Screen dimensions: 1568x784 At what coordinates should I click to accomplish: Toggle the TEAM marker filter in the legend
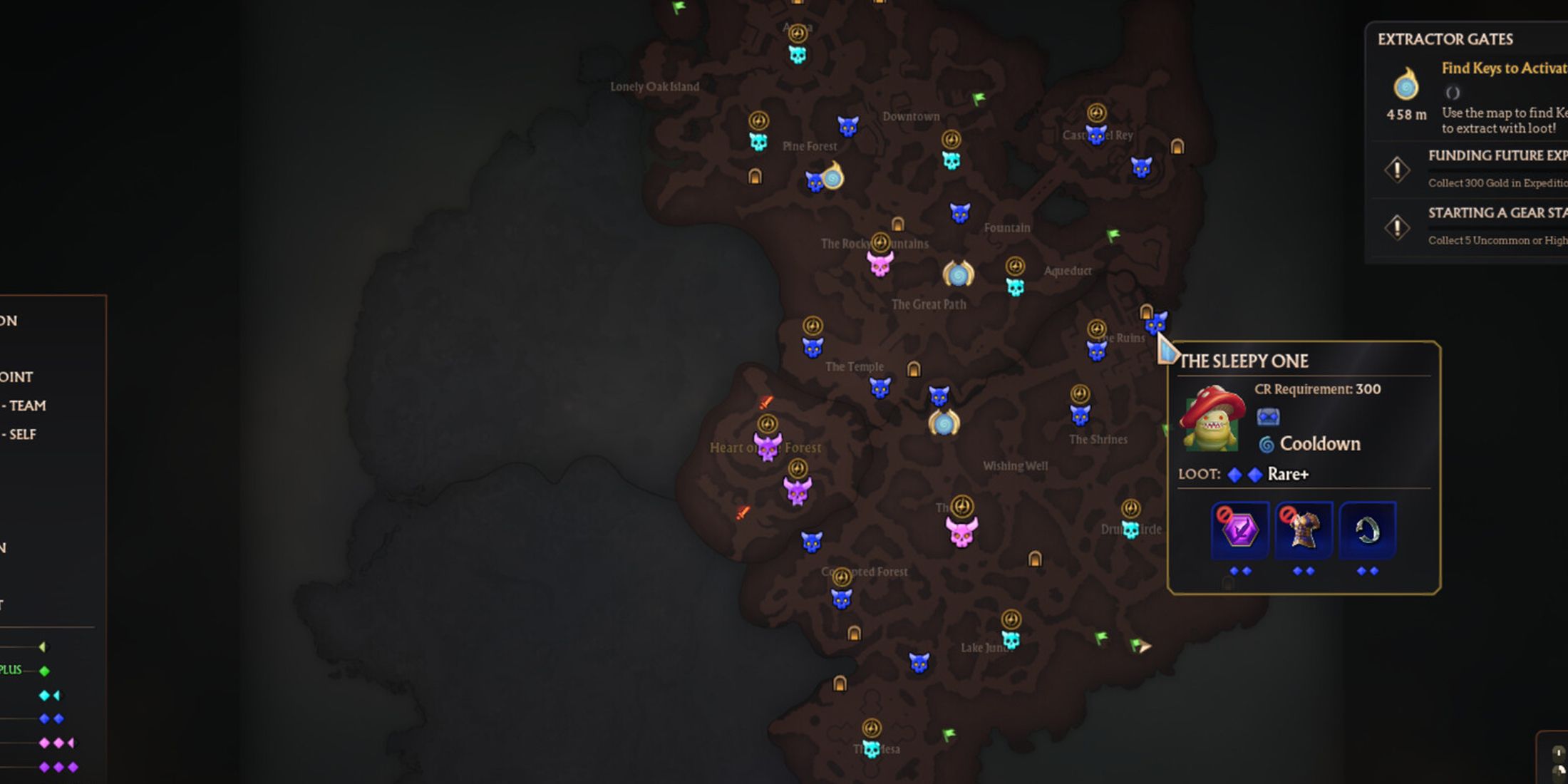[26, 406]
